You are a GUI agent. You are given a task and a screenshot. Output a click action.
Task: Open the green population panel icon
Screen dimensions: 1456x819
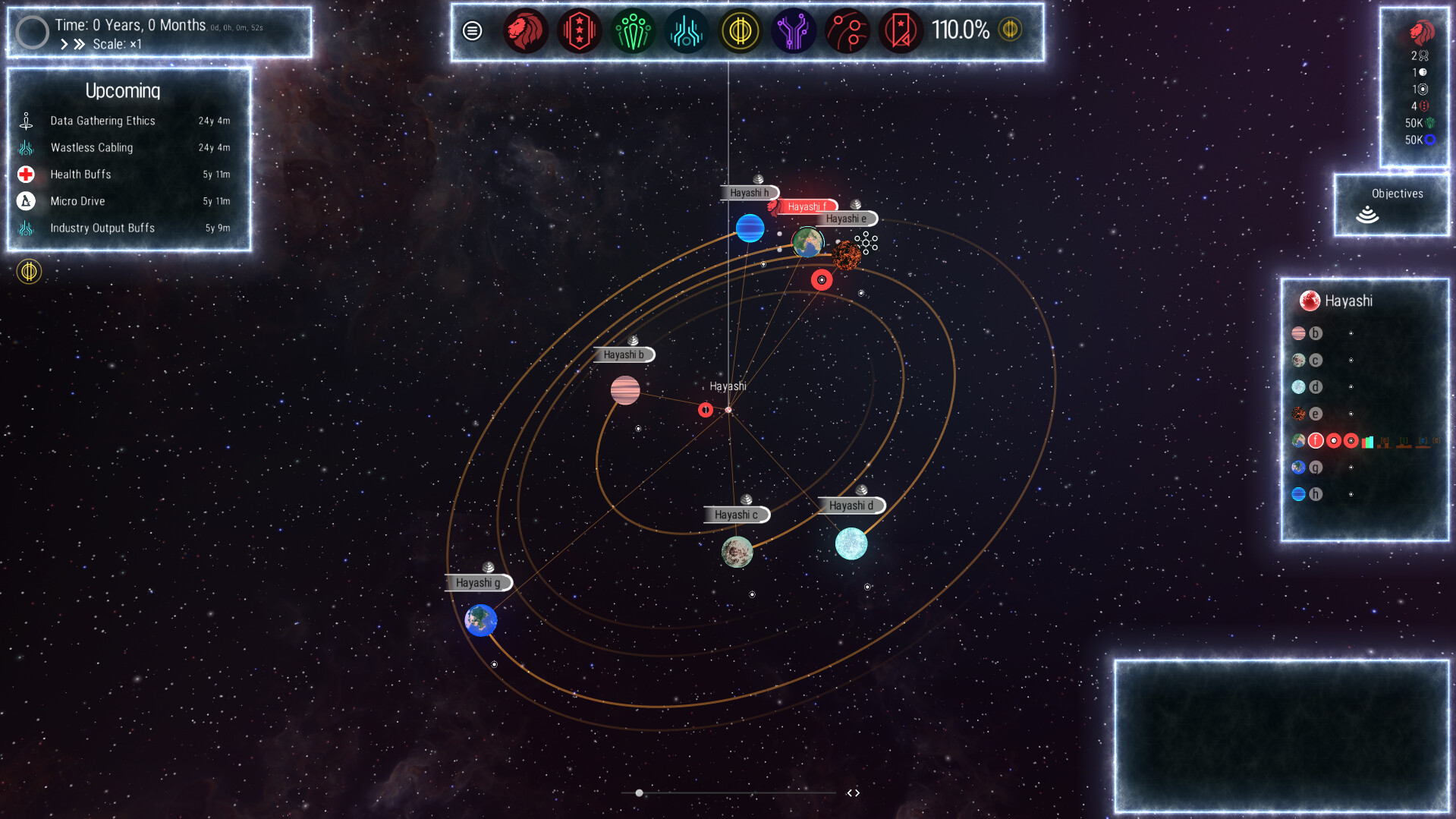pyautogui.click(x=633, y=31)
